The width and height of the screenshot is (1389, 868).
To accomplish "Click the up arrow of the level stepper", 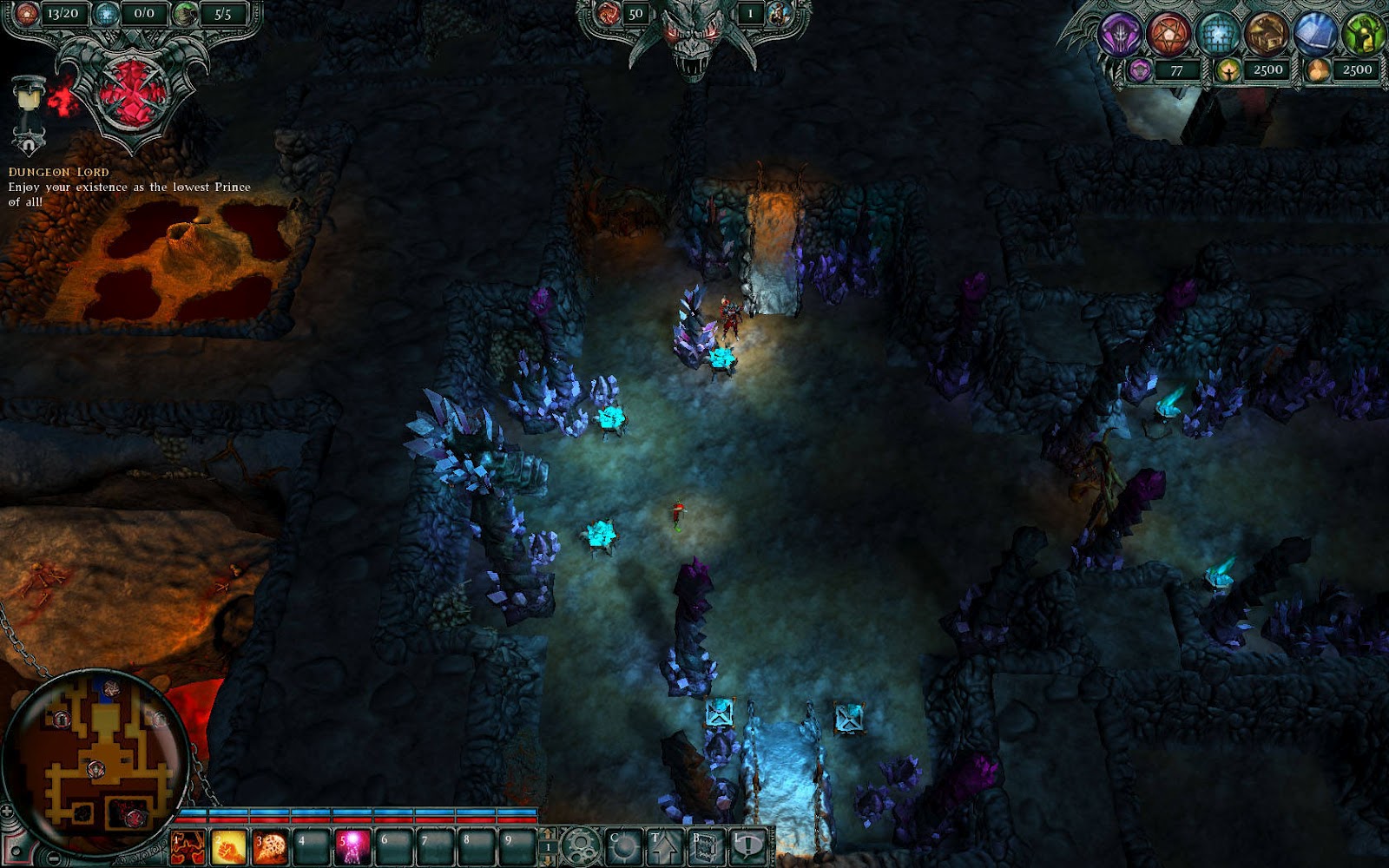I will [x=547, y=832].
